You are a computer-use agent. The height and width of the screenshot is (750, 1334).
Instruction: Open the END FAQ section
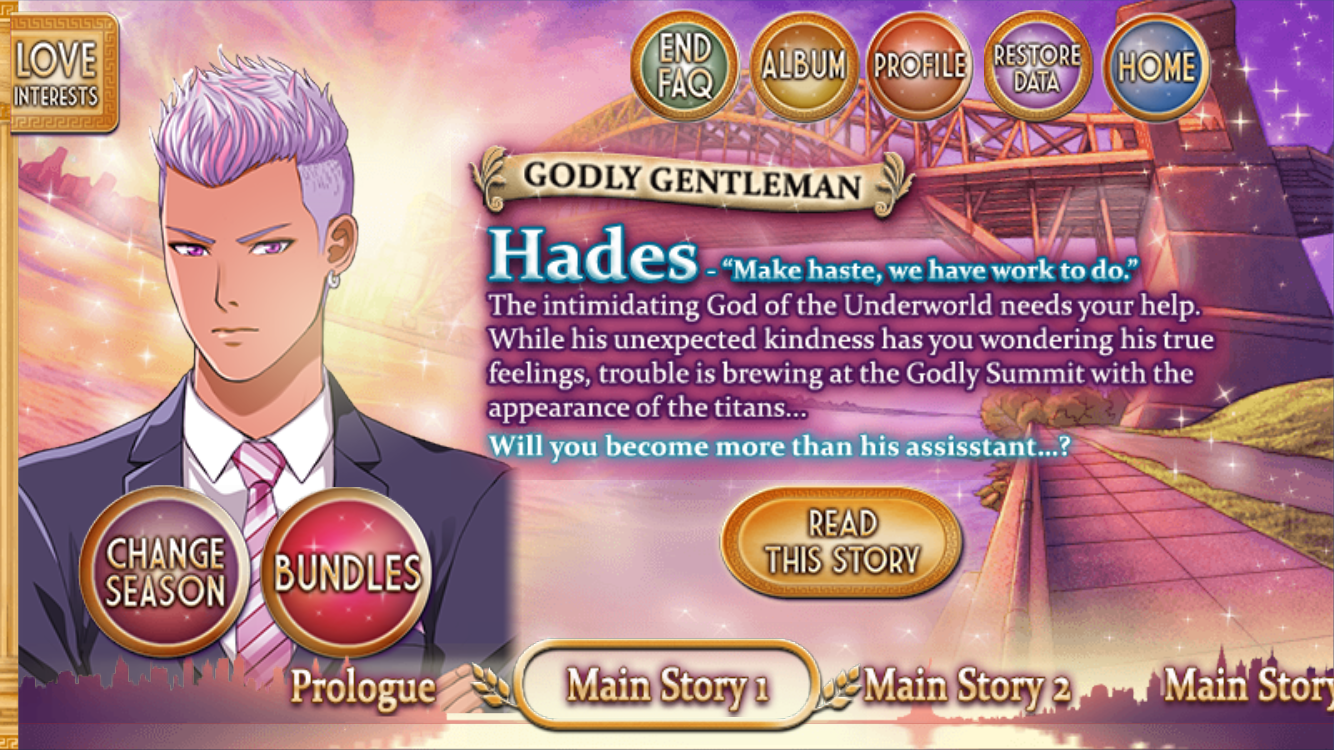pyautogui.click(x=683, y=65)
